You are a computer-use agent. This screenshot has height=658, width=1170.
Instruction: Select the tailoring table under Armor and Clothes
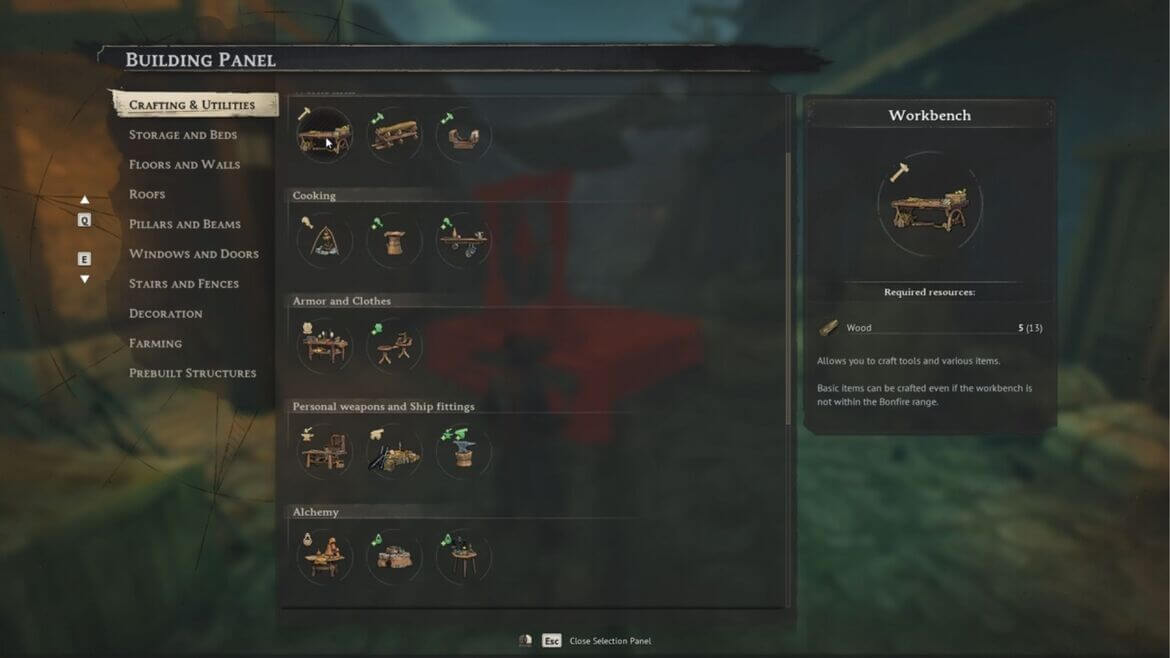(325, 346)
